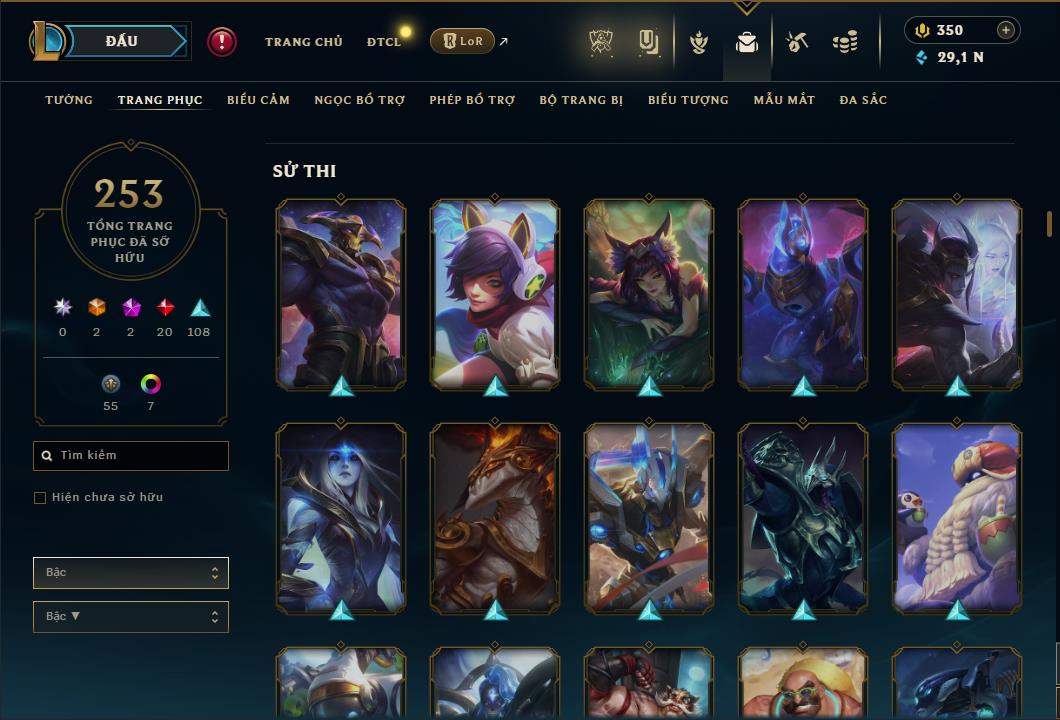Click the red exclamation alert icon
The height and width of the screenshot is (720, 1060).
click(x=222, y=41)
